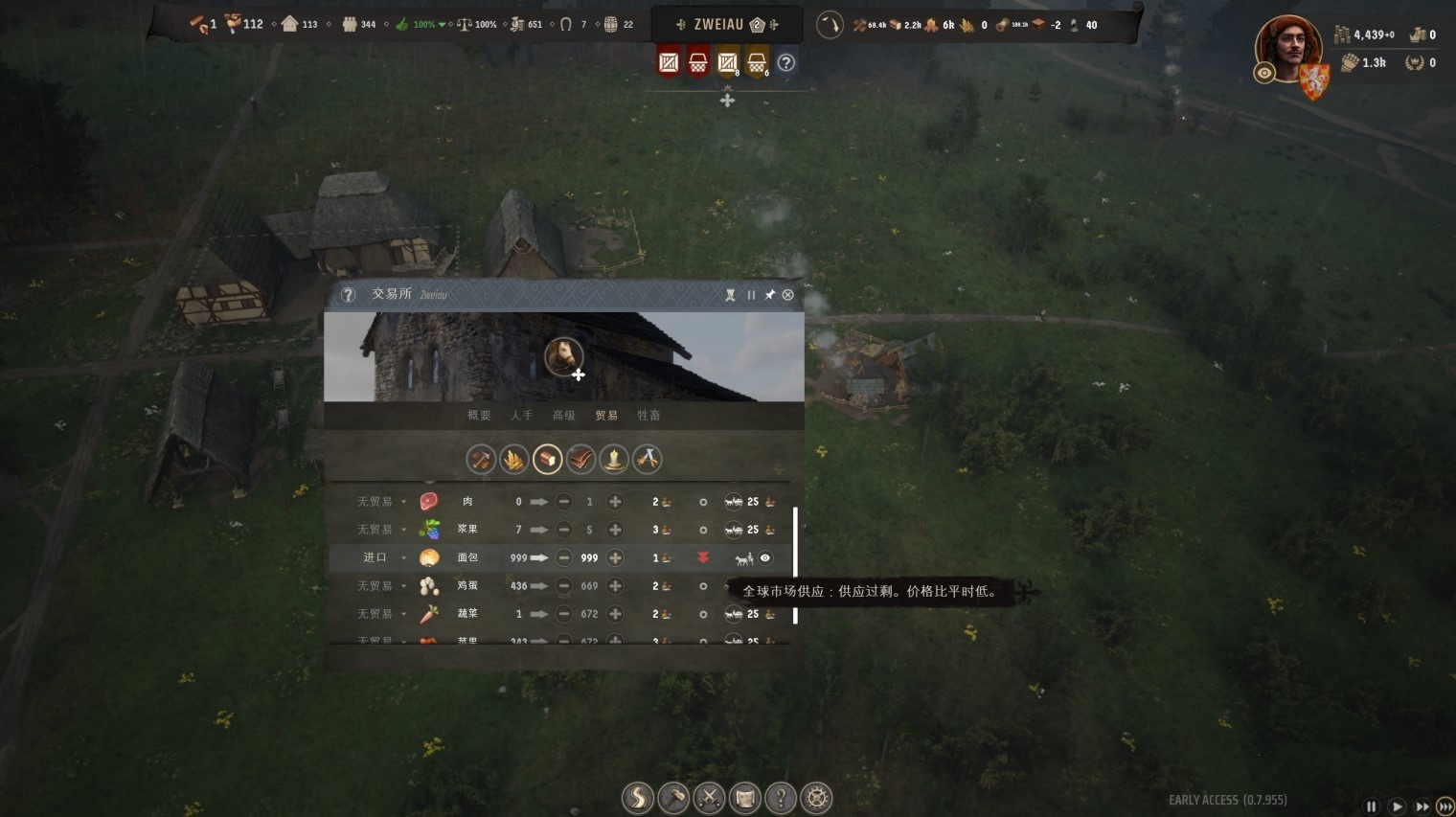Open the settings gear wheel menu
The image size is (1456, 817).
coord(816,797)
